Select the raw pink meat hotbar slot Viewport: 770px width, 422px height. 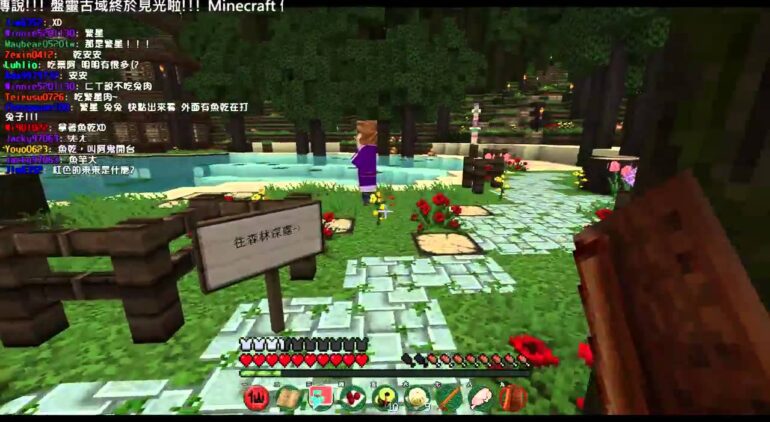[x=481, y=397]
